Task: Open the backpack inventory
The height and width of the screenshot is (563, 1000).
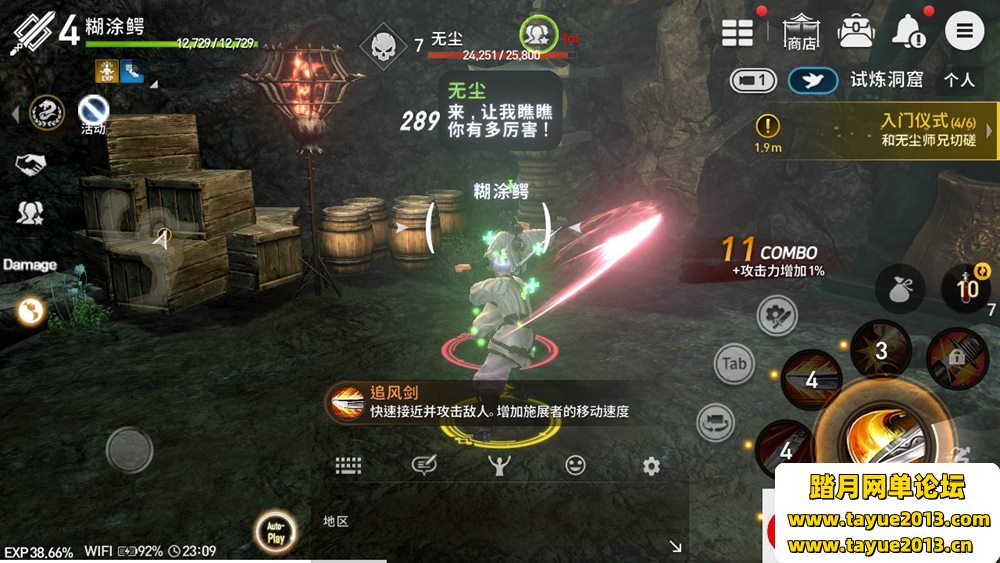Action: 857,31
